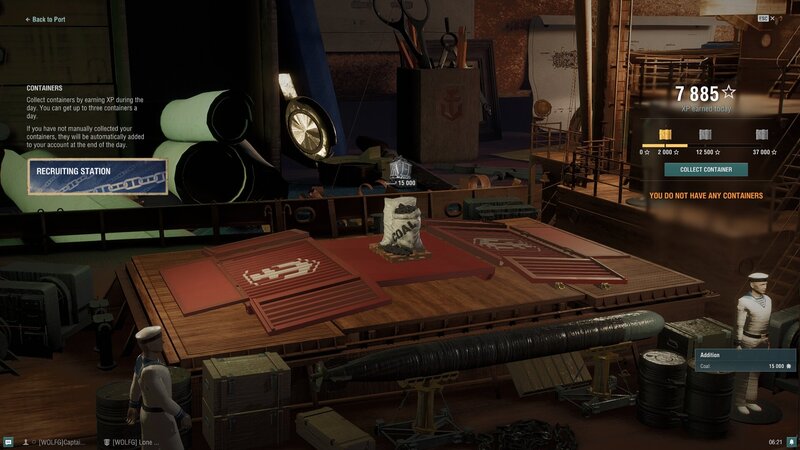Open the chat window icon
The width and height of the screenshot is (800, 450).
[8, 441]
